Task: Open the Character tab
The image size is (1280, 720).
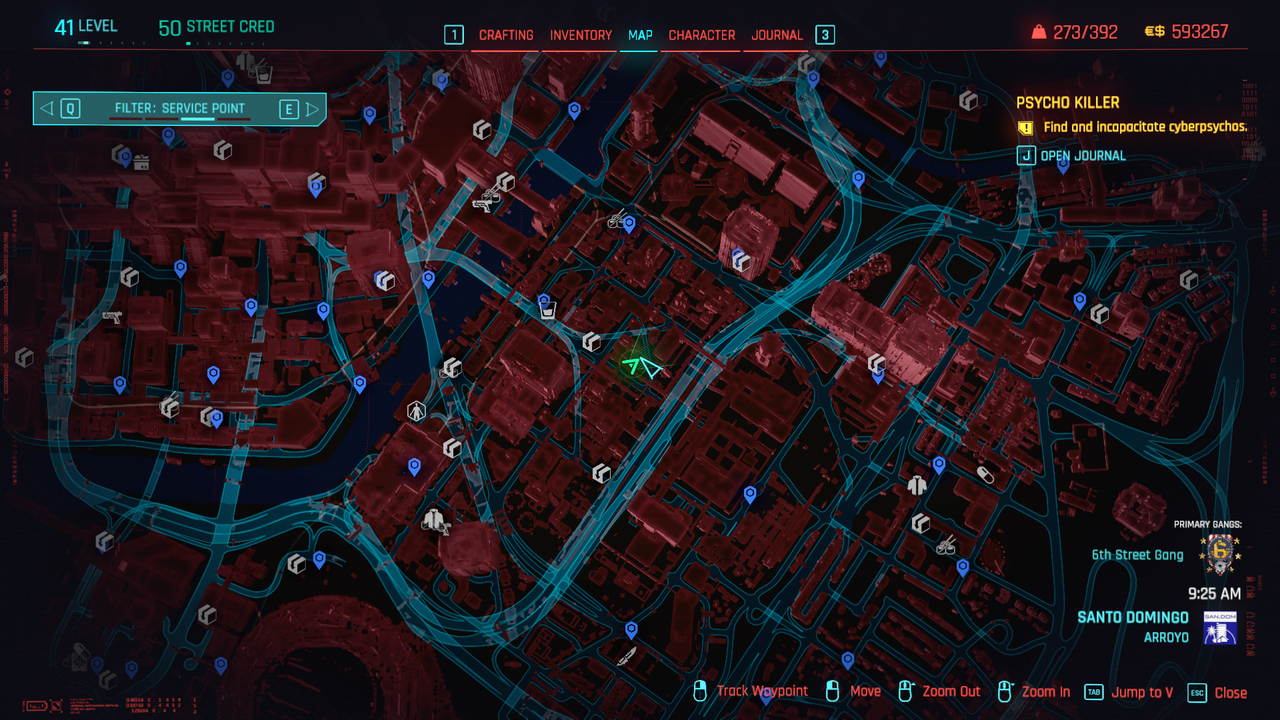Action: 702,35
